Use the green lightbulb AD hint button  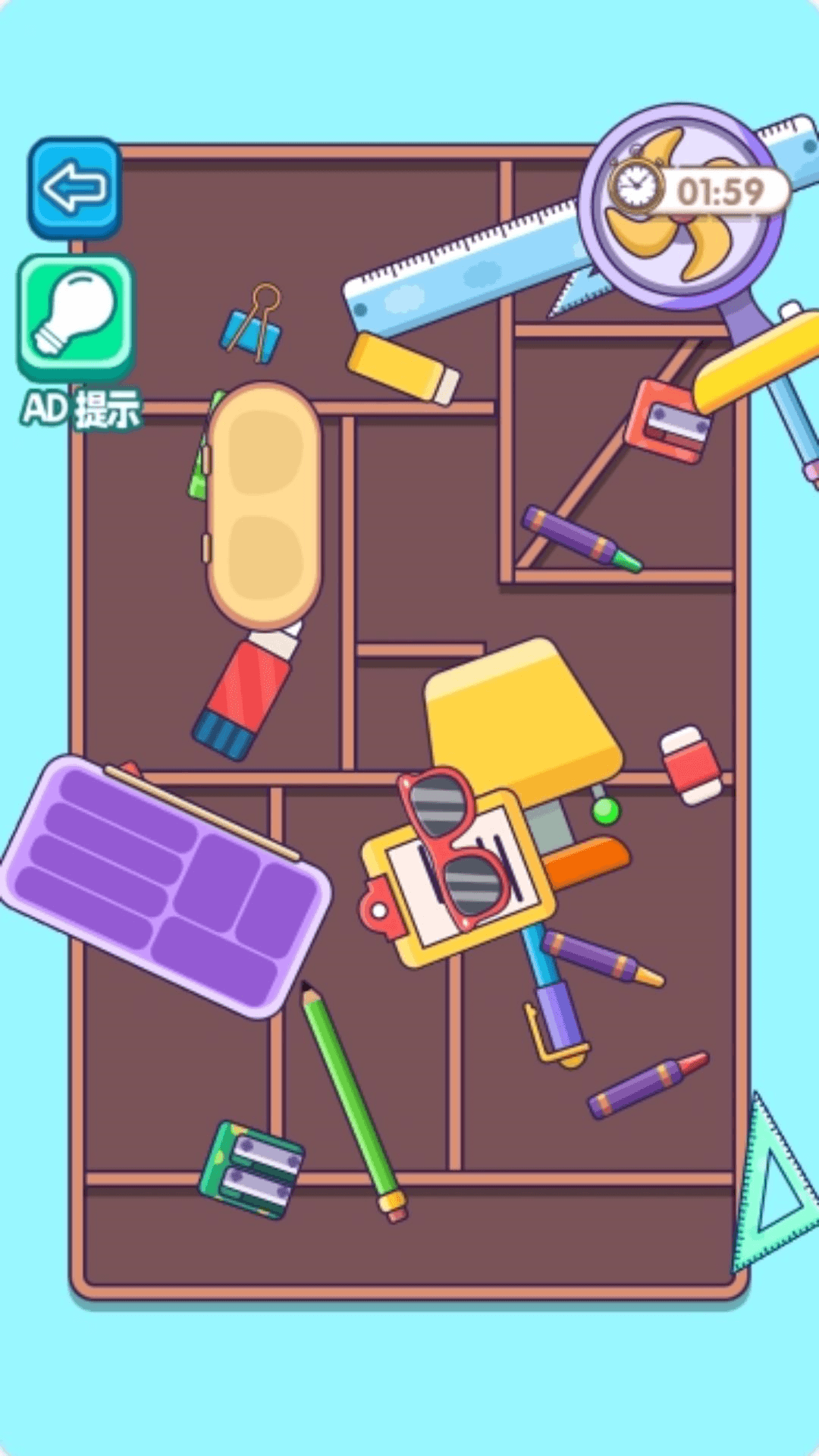click(x=76, y=318)
